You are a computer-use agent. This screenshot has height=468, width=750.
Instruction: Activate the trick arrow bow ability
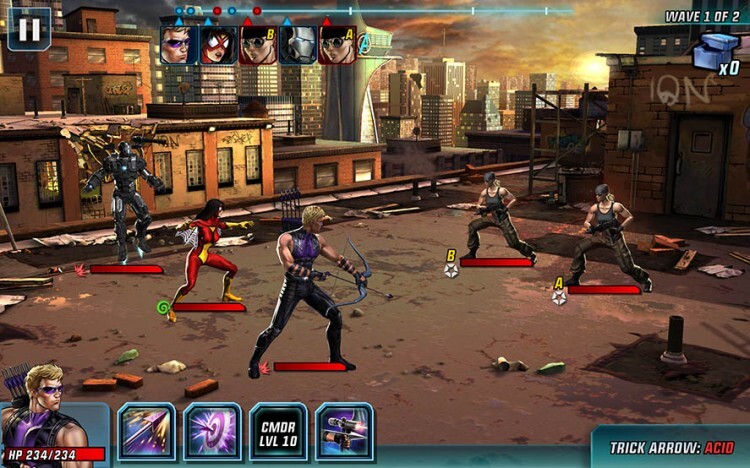pos(344,431)
